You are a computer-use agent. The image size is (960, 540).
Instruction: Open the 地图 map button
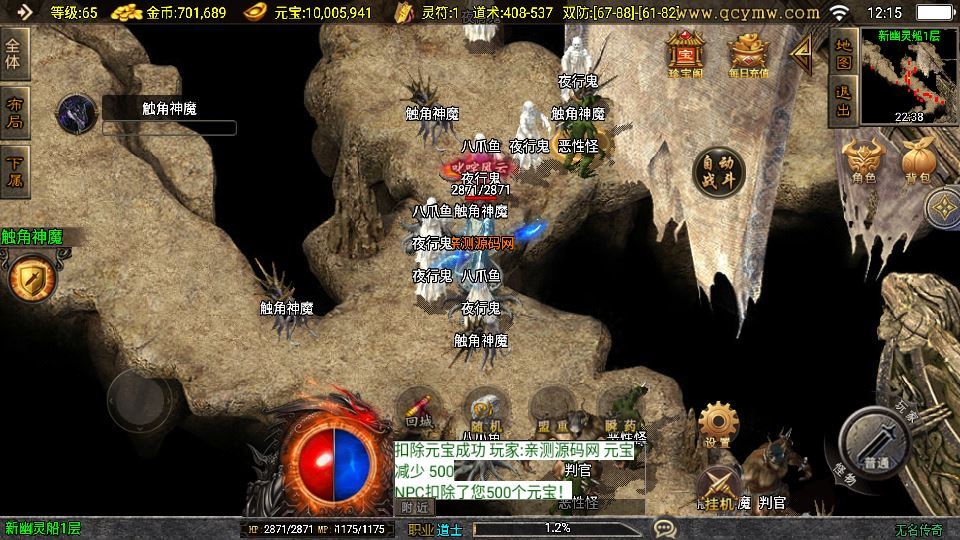843,54
